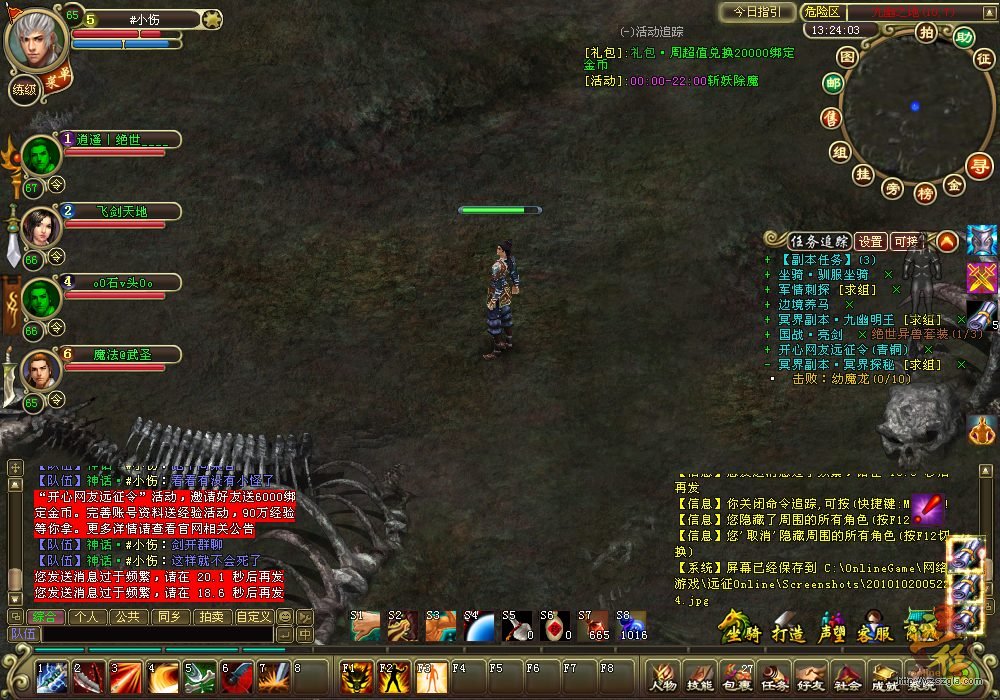Open the 助 help button near minimap

point(963,38)
